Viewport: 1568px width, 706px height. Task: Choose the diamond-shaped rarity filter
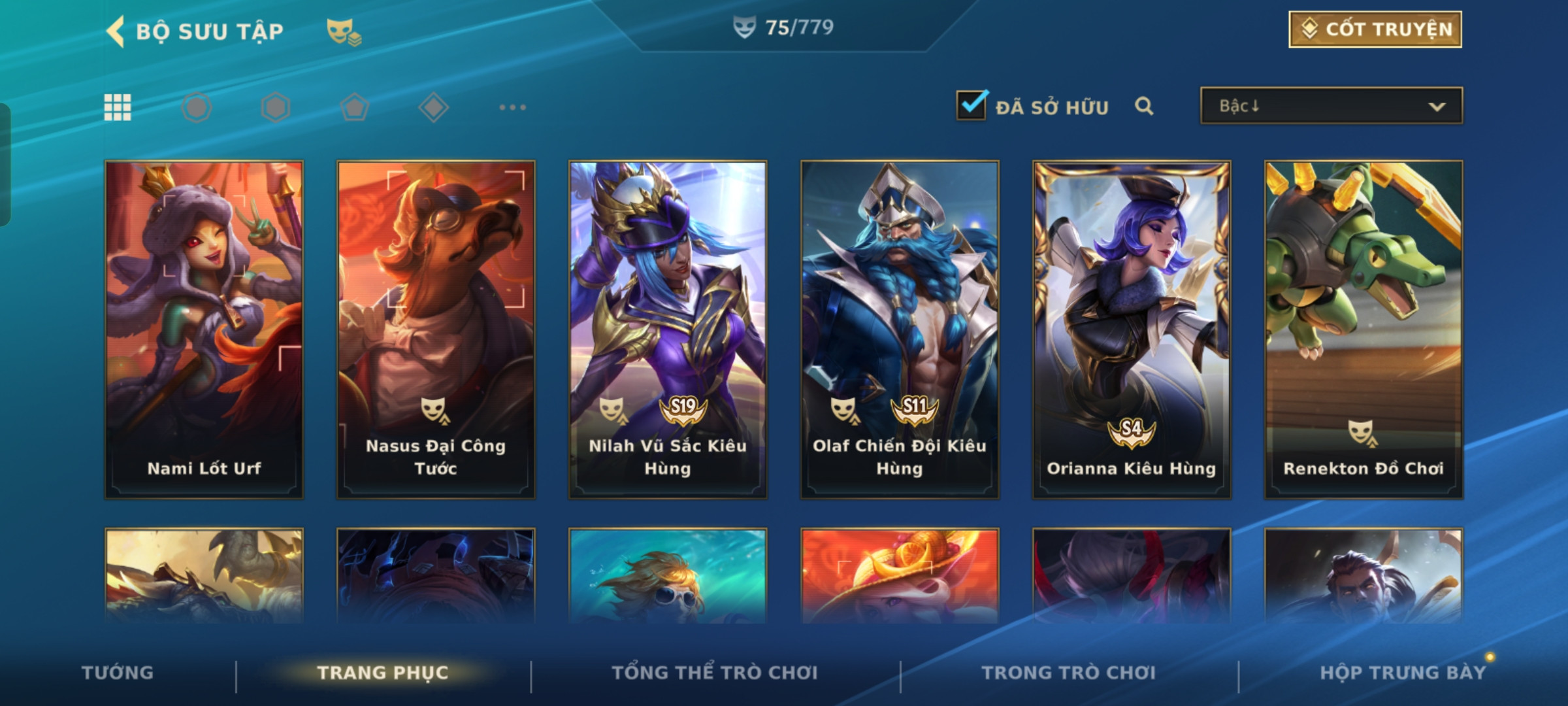point(433,107)
